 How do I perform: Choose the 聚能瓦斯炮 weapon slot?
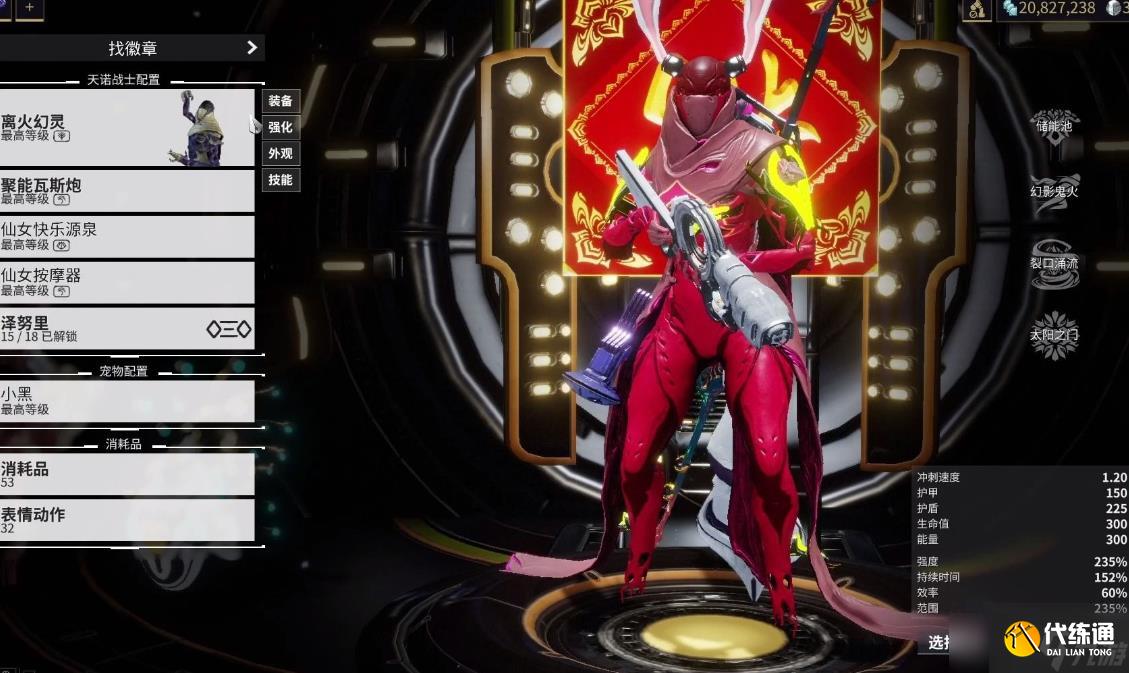[x=120, y=190]
